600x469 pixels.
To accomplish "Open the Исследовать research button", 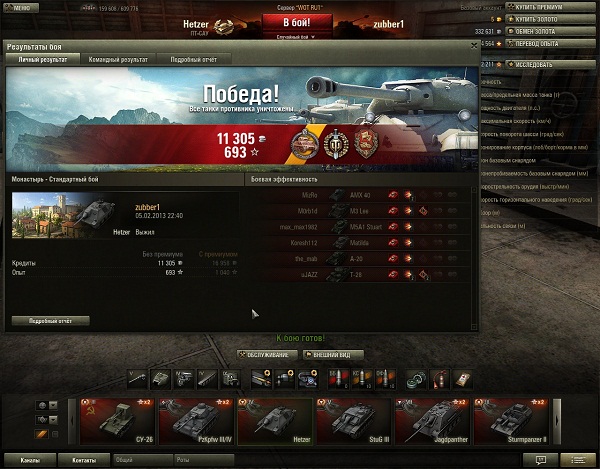I will click(x=547, y=65).
